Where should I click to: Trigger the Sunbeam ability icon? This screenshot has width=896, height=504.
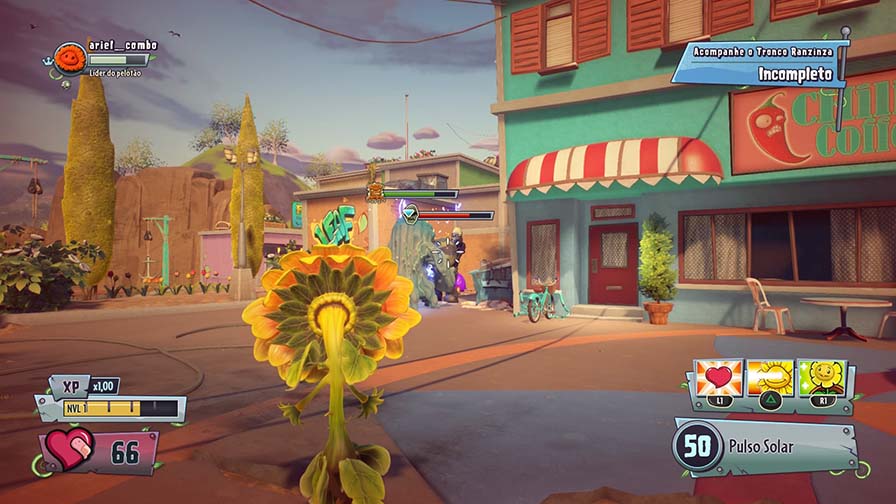[770, 380]
